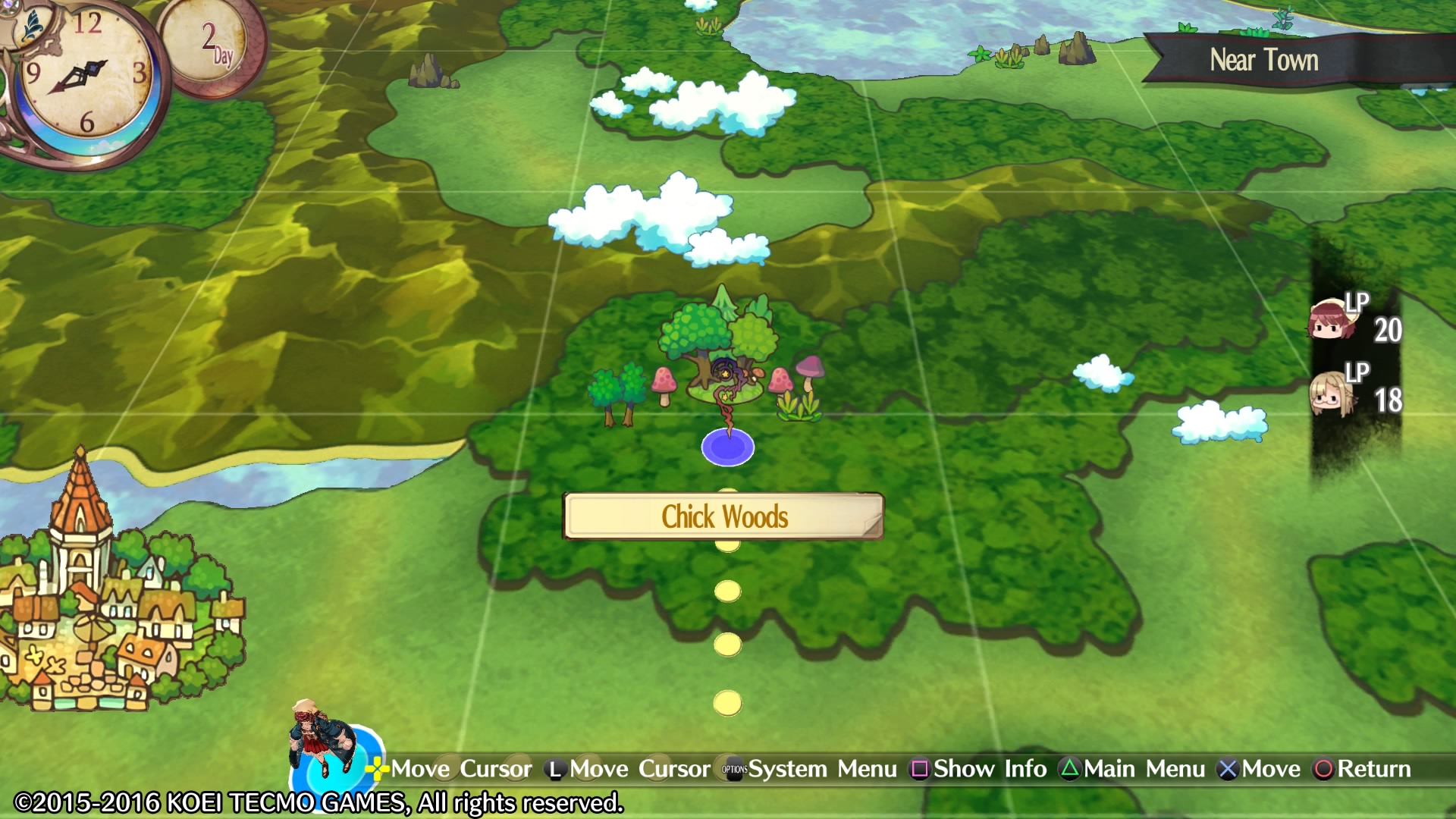1456x819 pixels.
Task: Click the blue oval map cursor
Action: (727, 447)
